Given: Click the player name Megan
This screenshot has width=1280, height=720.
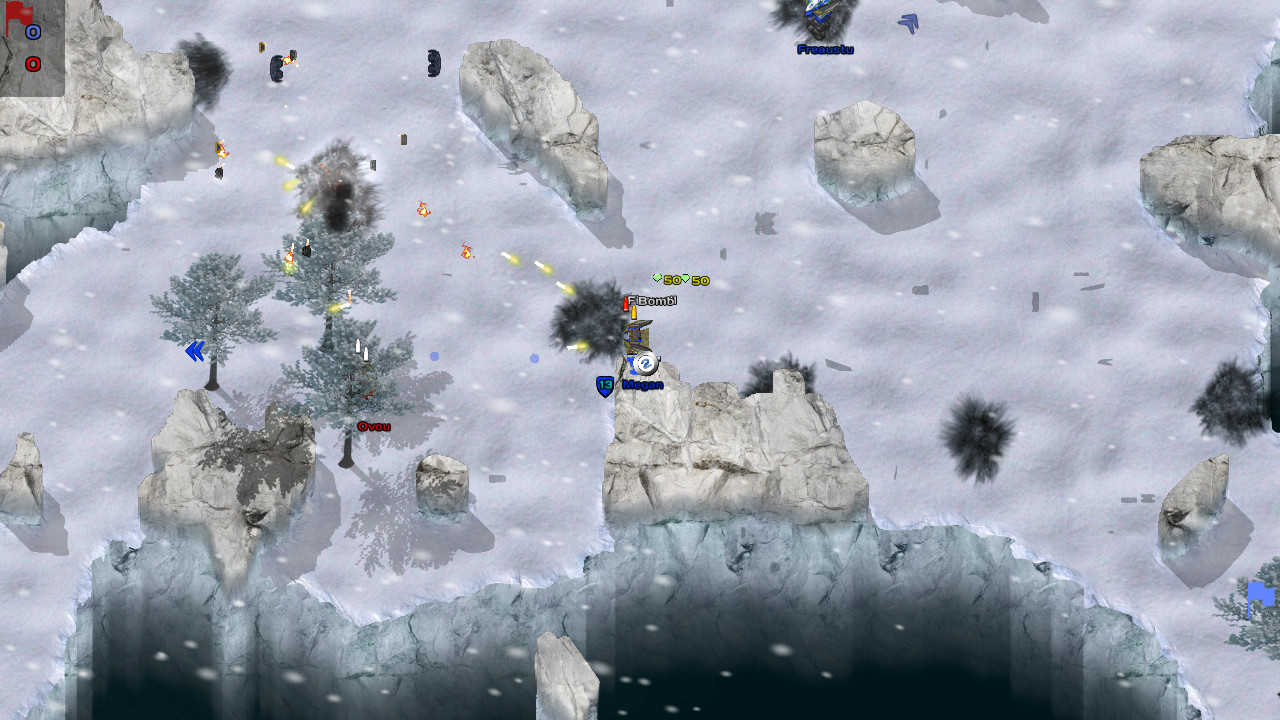Looking at the screenshot, I should (x=641, y=385).
